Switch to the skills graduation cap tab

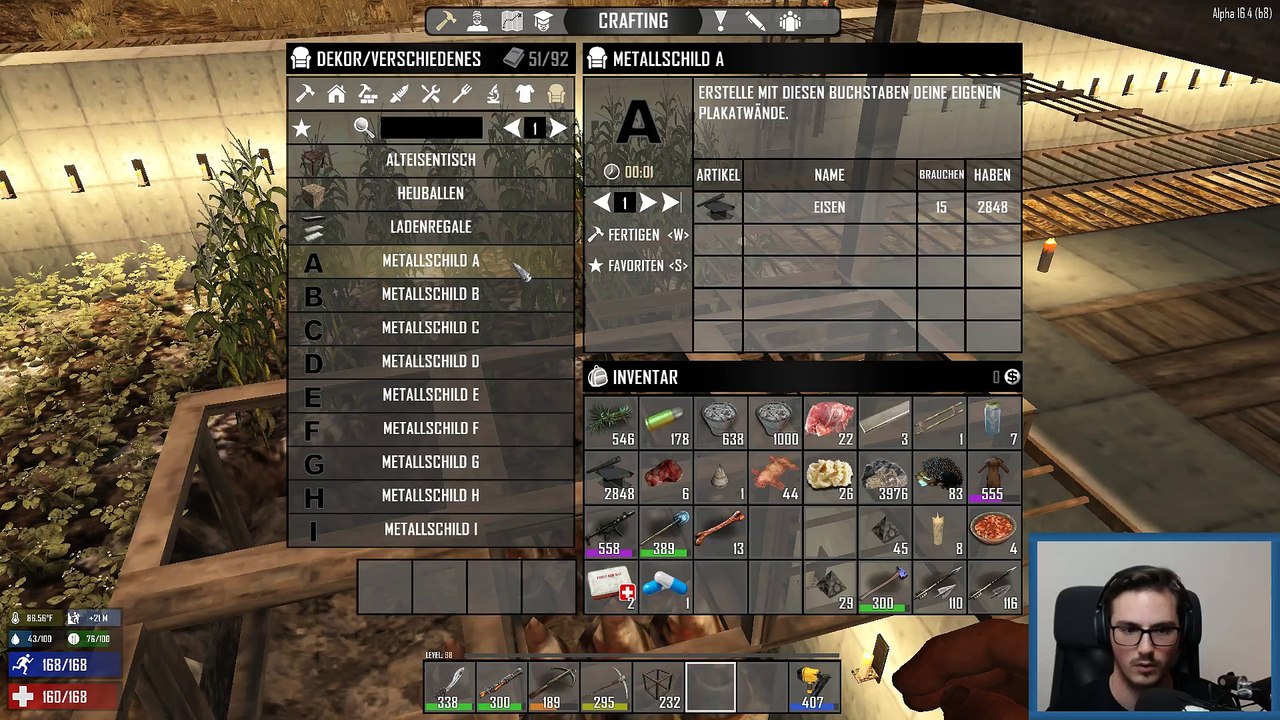point(543,21)
